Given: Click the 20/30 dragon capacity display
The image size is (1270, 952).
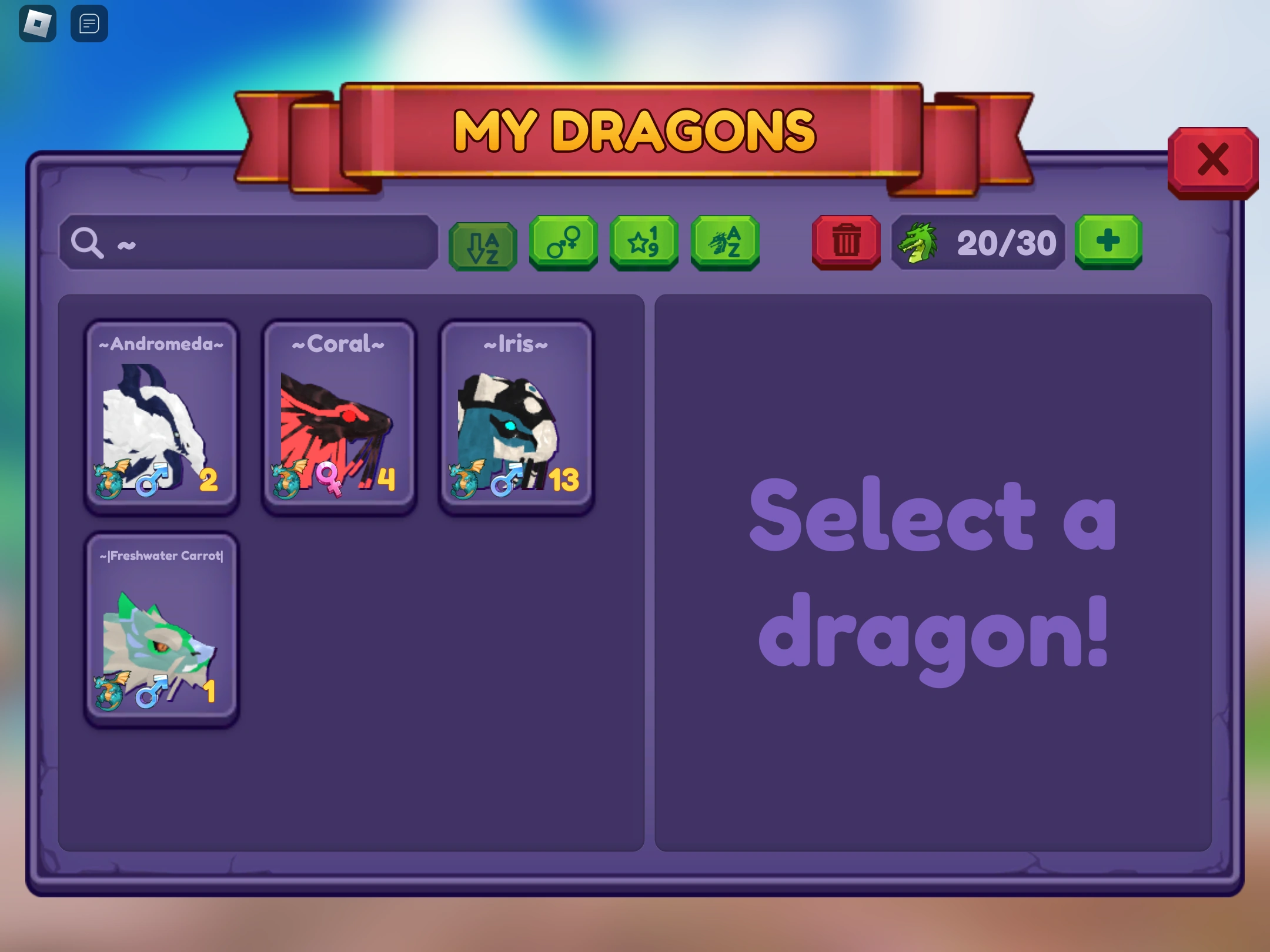Looking at the screenshot, I should pyautogui.click(x=1005, y=242).
